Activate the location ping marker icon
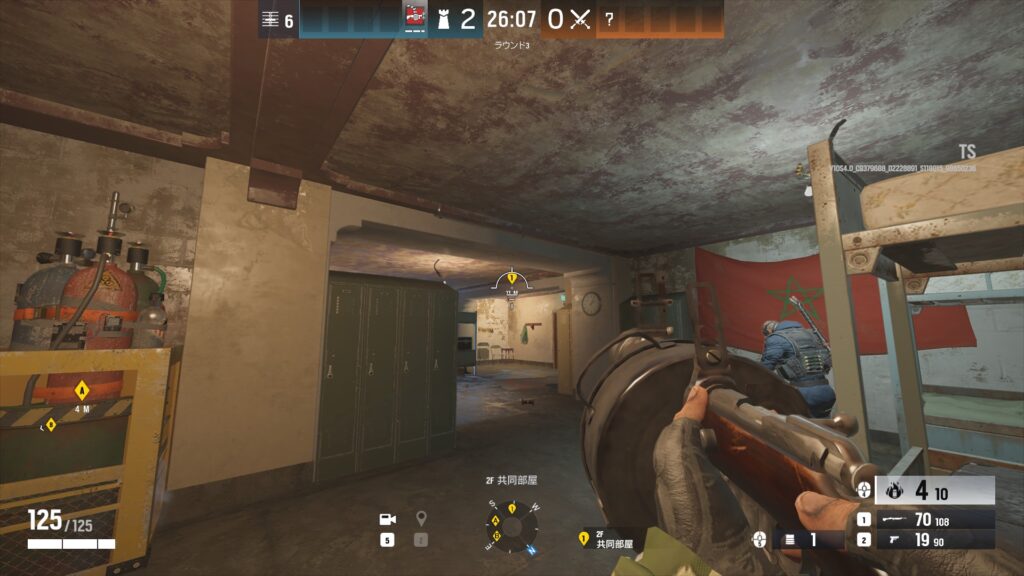1024x576 pixels. (421, 519)
